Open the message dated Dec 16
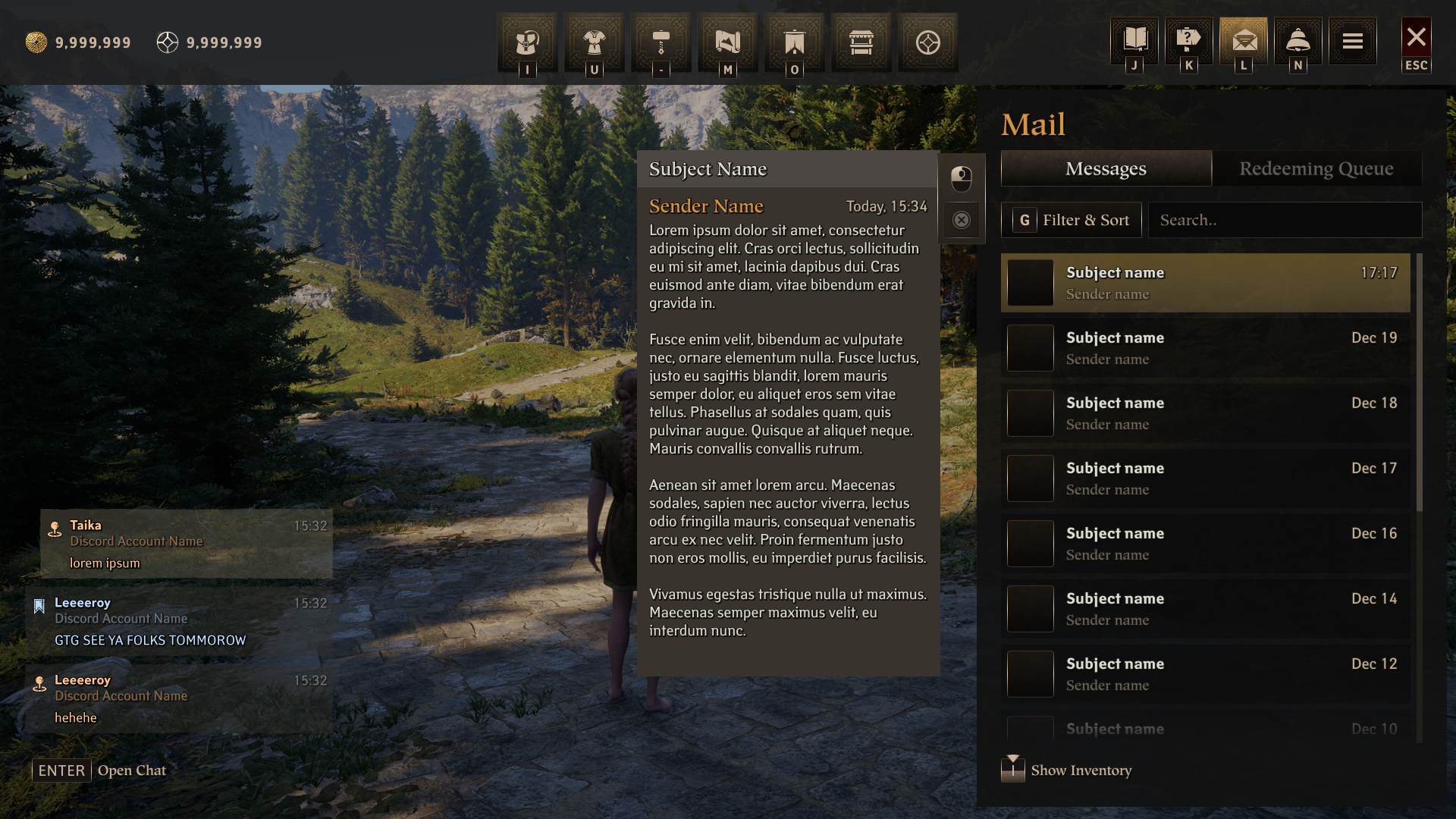 tap(1206, 544)
